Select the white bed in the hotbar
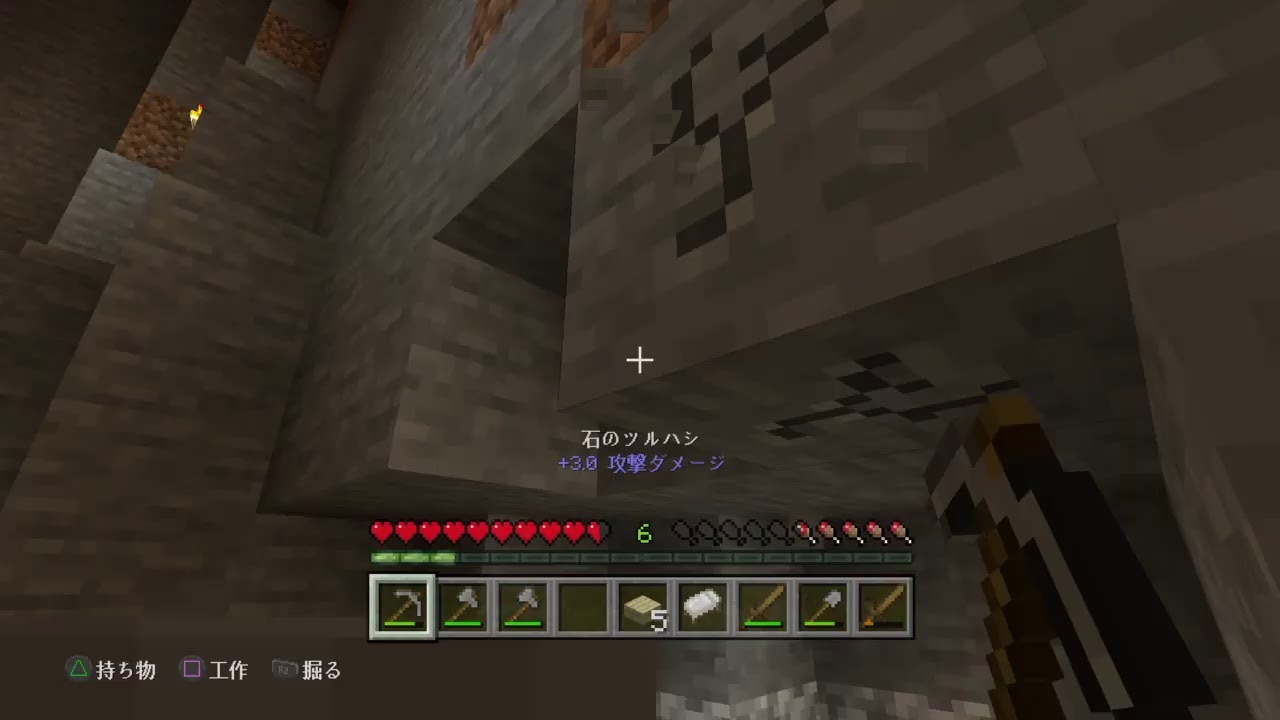 click(x=700, y=605)
